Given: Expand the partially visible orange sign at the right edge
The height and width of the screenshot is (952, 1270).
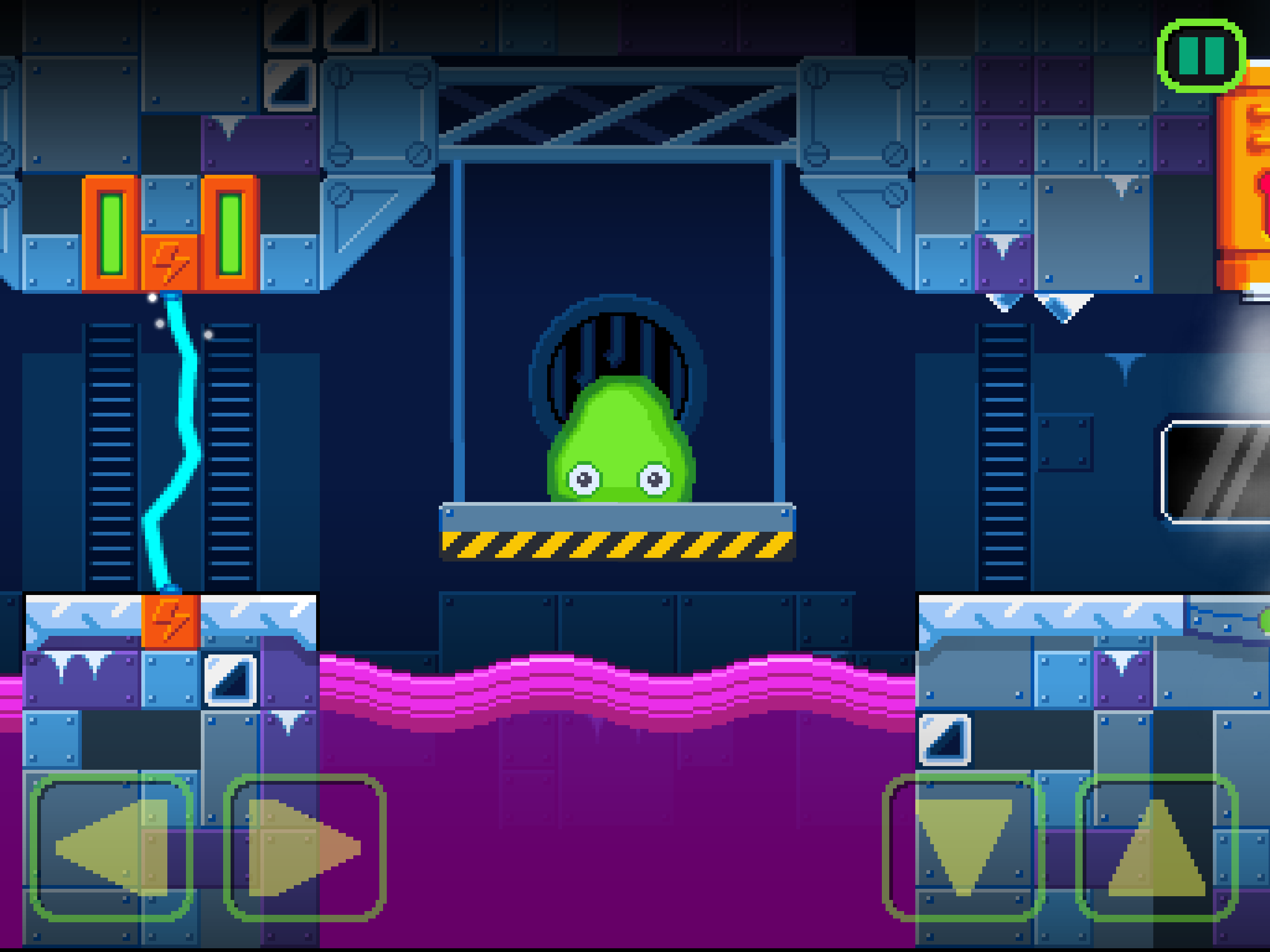Looking at the screenshot, I should tap(1251, 190).
